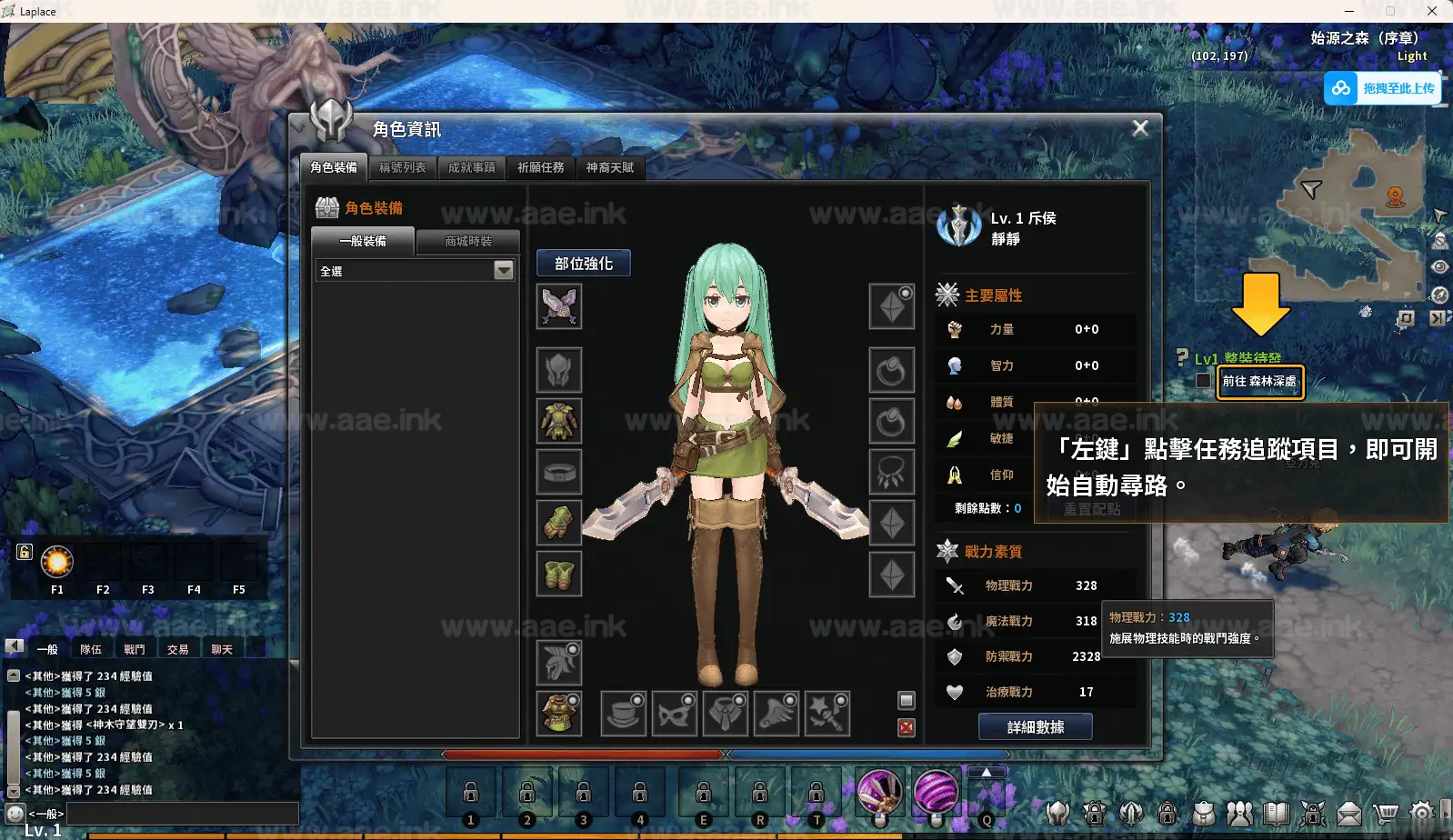Viewport: 1453px width, 840px height.
Task: Switch to the 成就事蹟 tab
Action: [x=471, y=168]
